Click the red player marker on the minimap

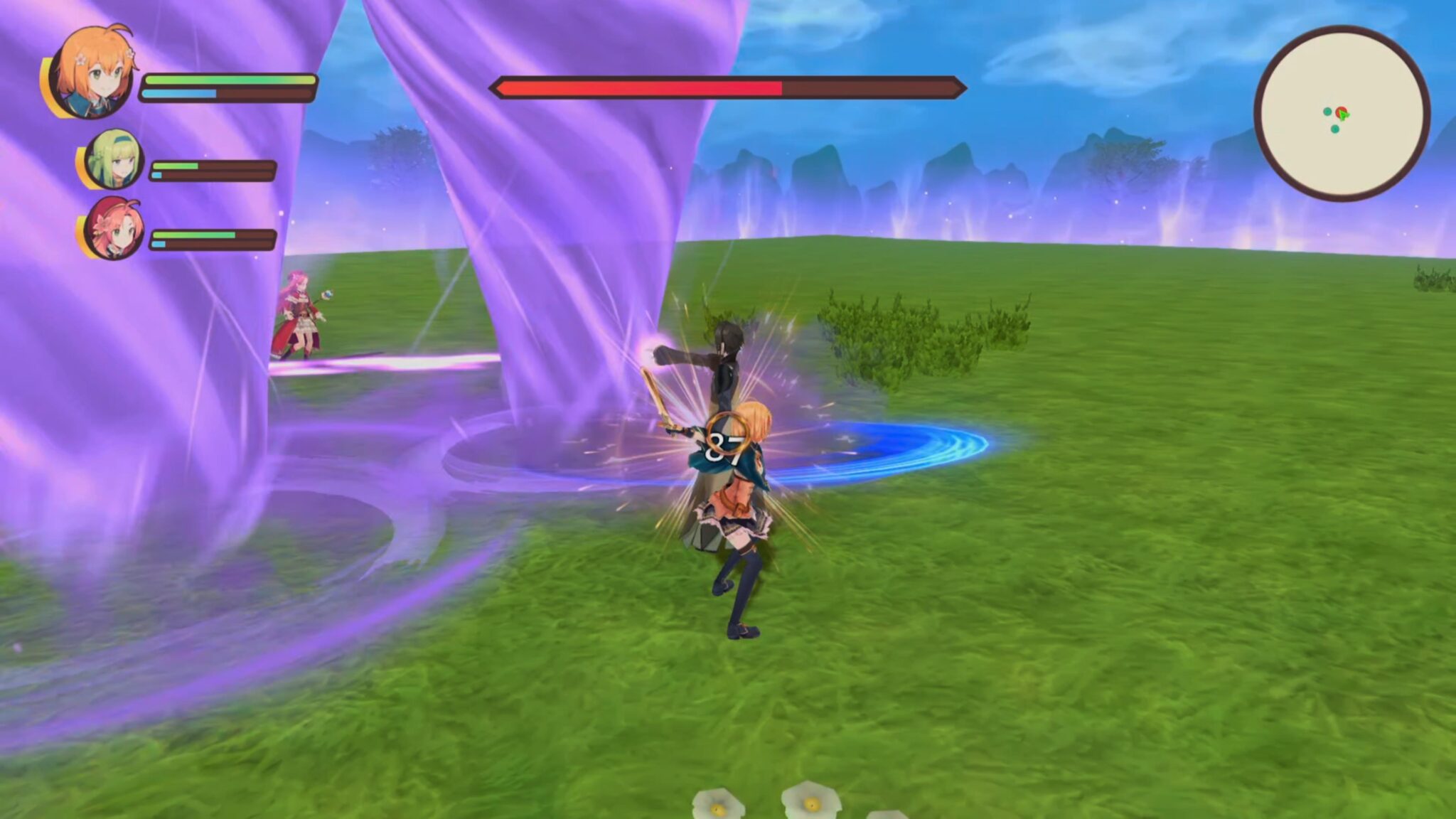pyautogui.click(x=1342, y=111)
